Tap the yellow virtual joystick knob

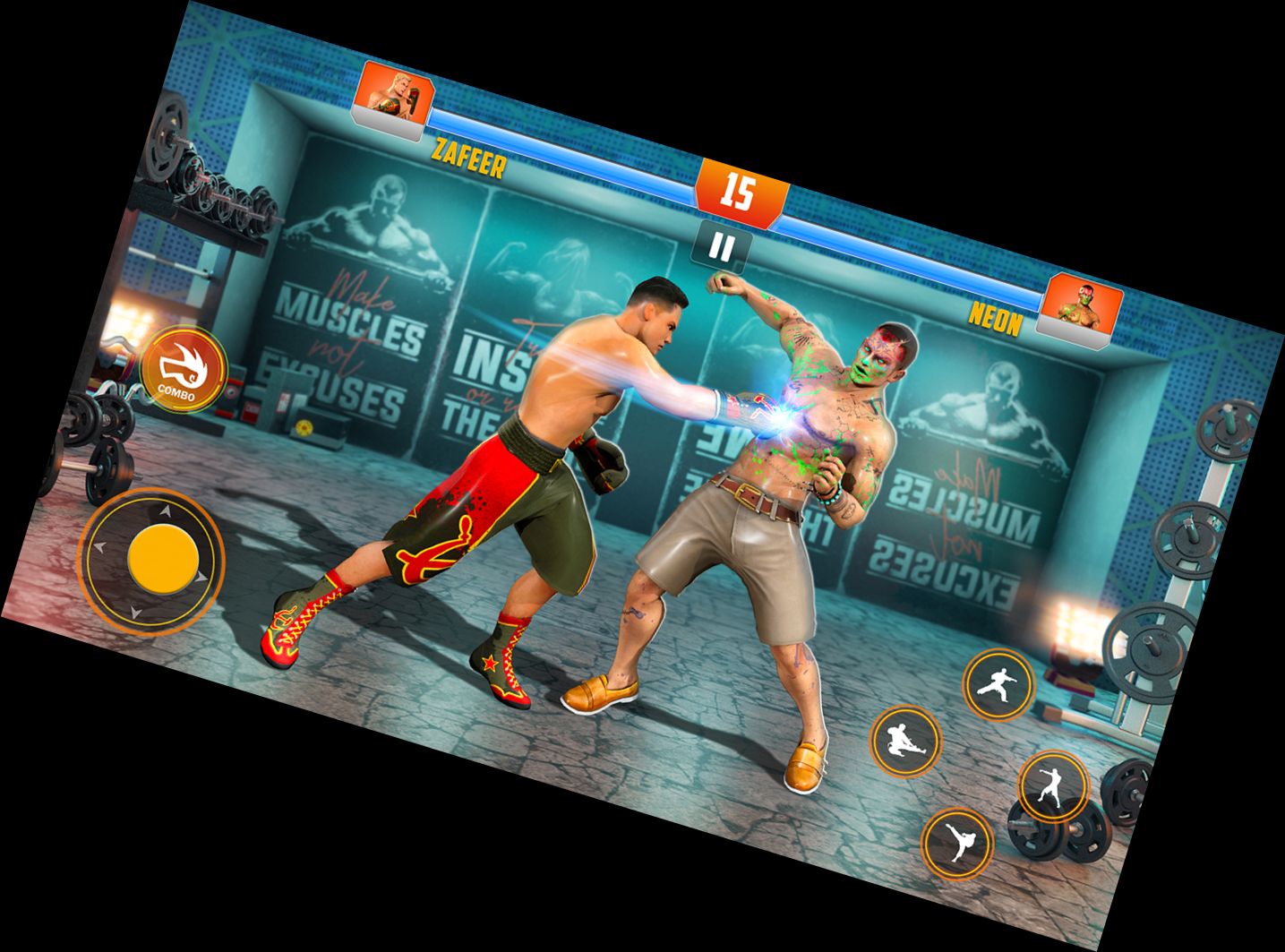pos(163,558)
